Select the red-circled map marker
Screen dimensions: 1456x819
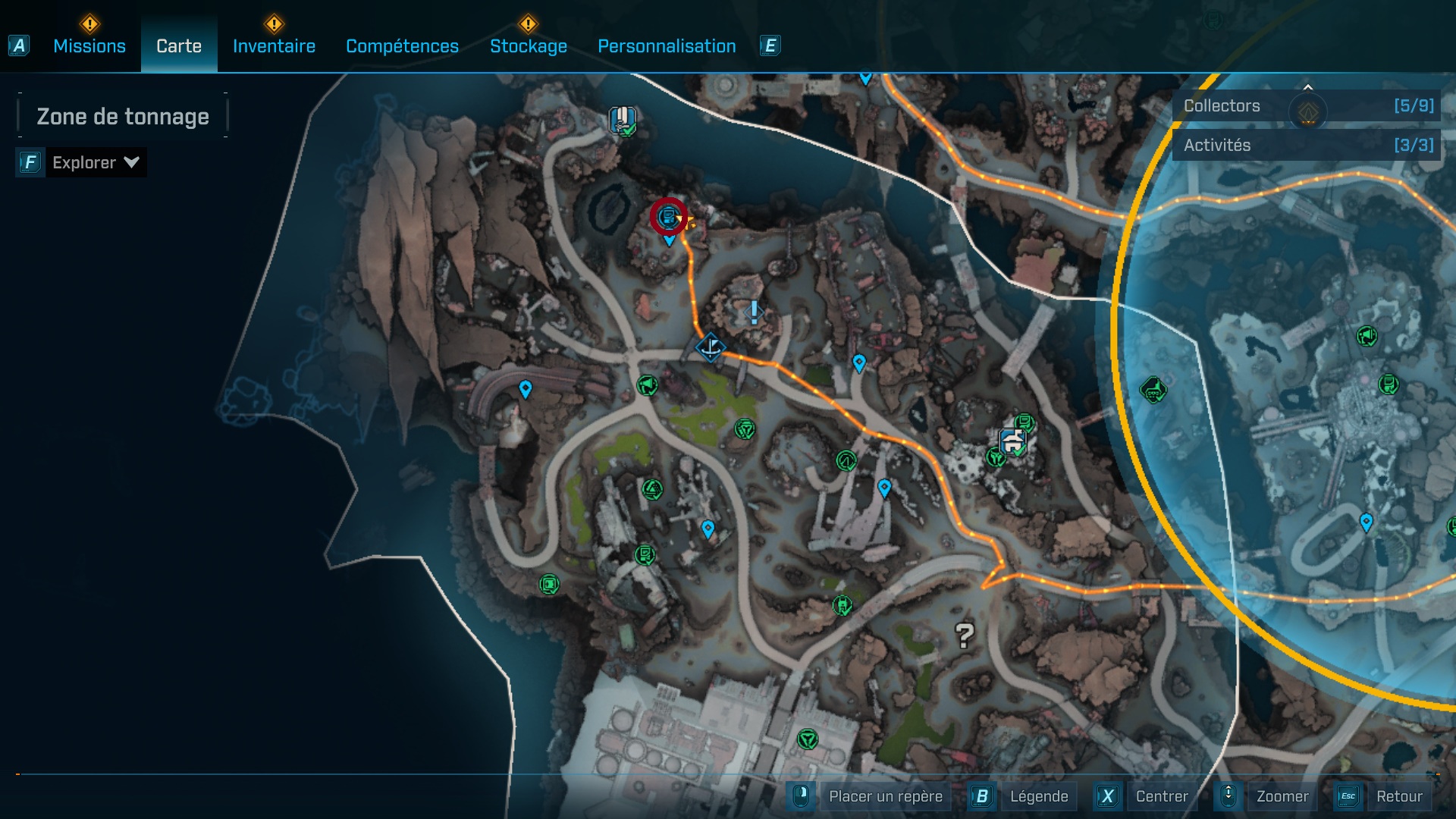coord(668,218)
